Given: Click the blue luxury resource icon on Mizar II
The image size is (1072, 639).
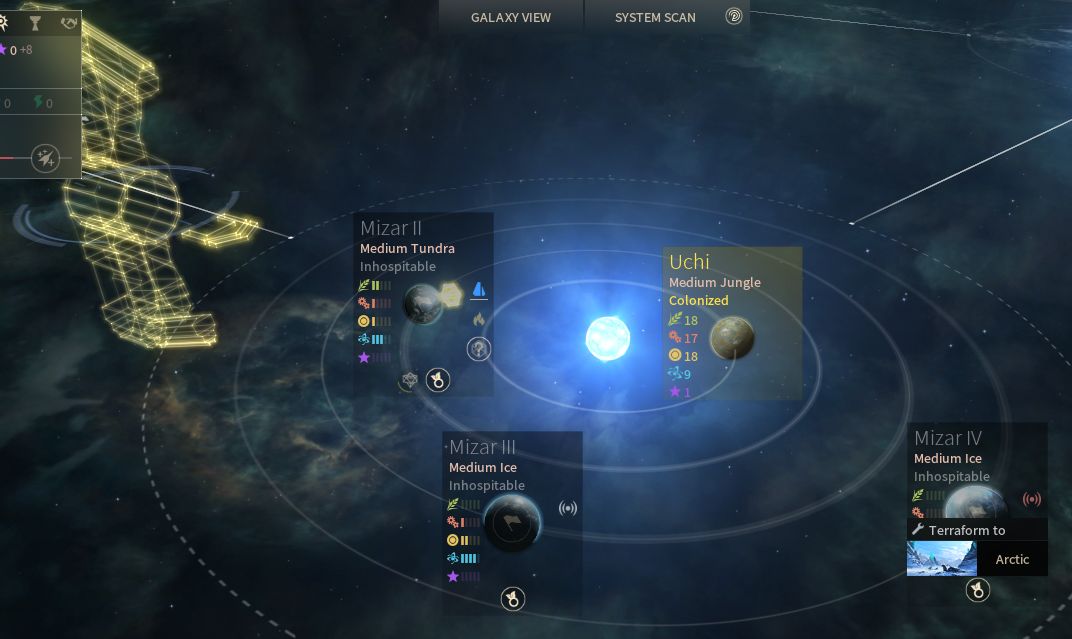Looking at the screenshot, I should click(x=479, y=290).
